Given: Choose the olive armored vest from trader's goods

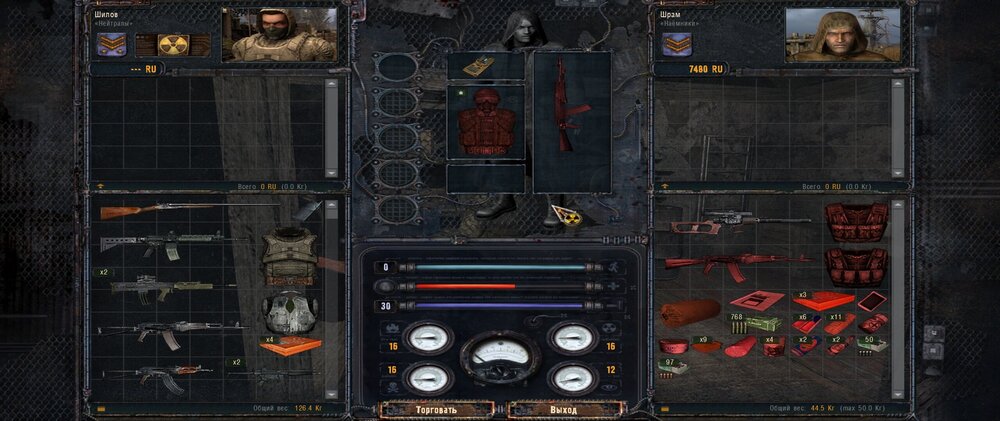Looking at the screenshot, I should tap(290, 256).
